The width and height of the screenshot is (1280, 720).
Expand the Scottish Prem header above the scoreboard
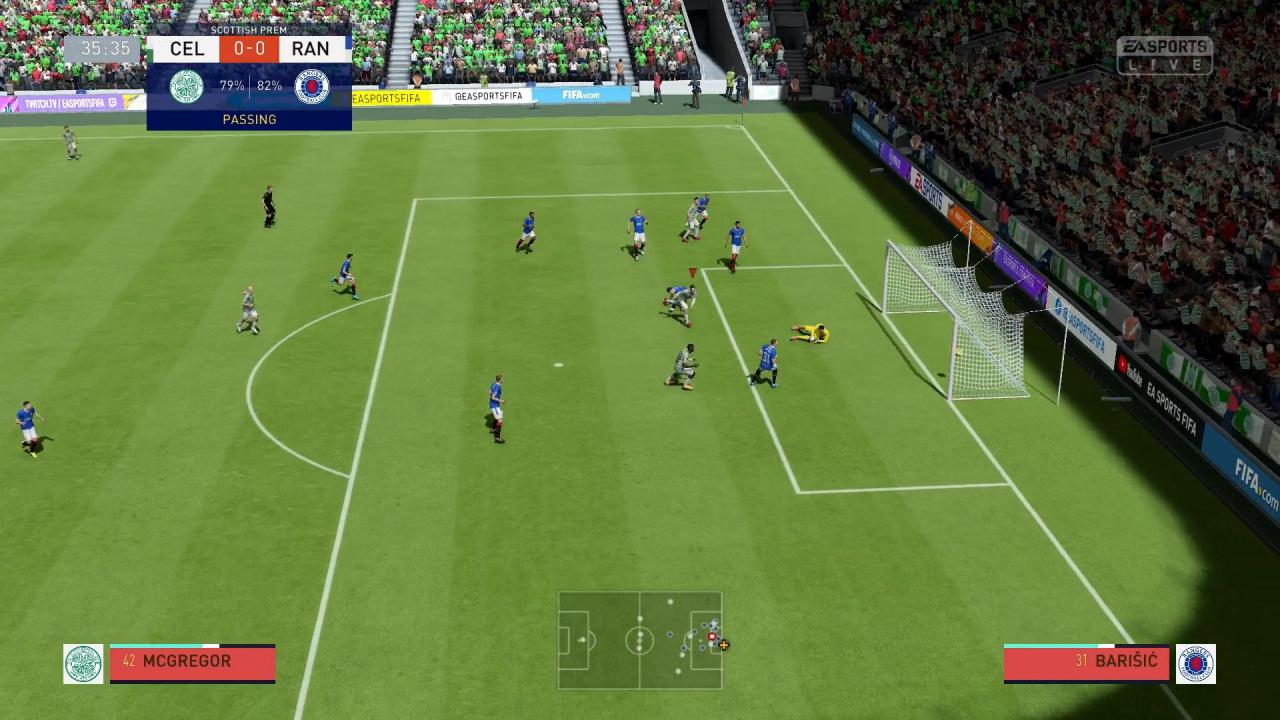(x=249, y=31)
